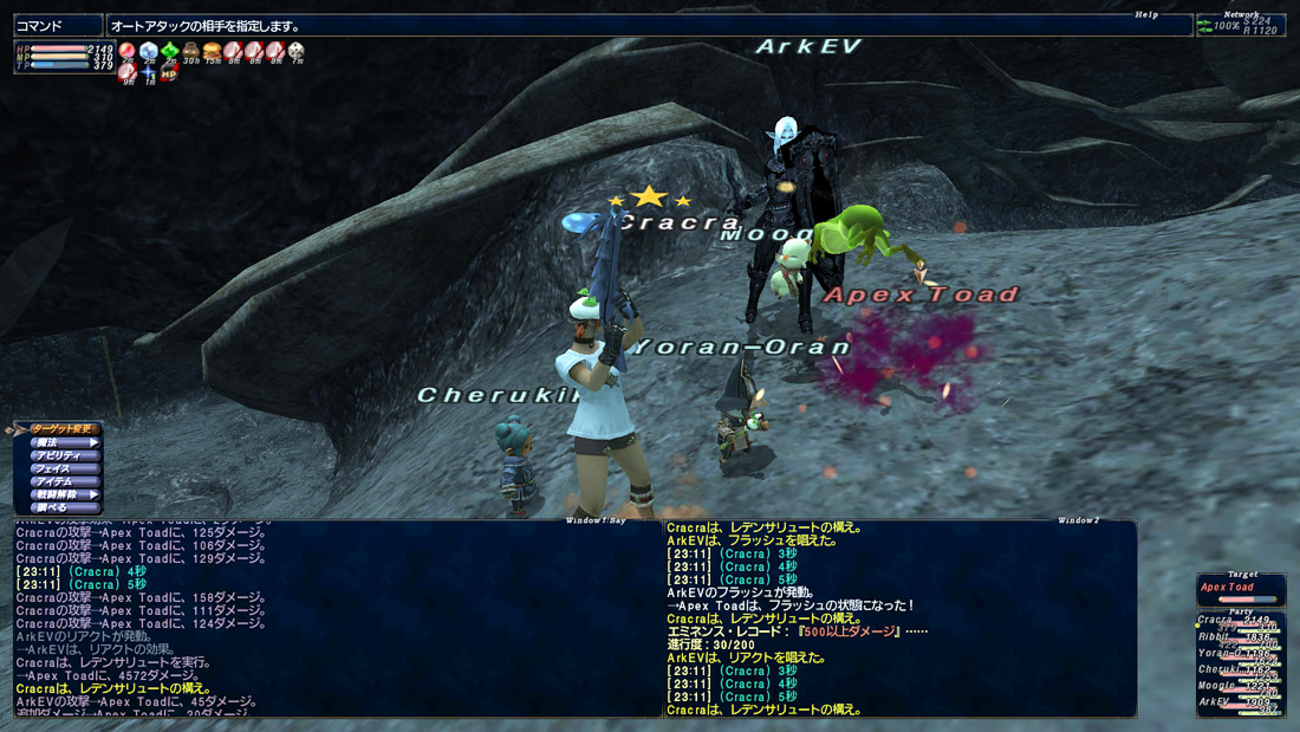Image resolution: width=1300 pixels, height=732 pixels.
Task: Open the 魔法 magic submenu
Action: (64, 442)
